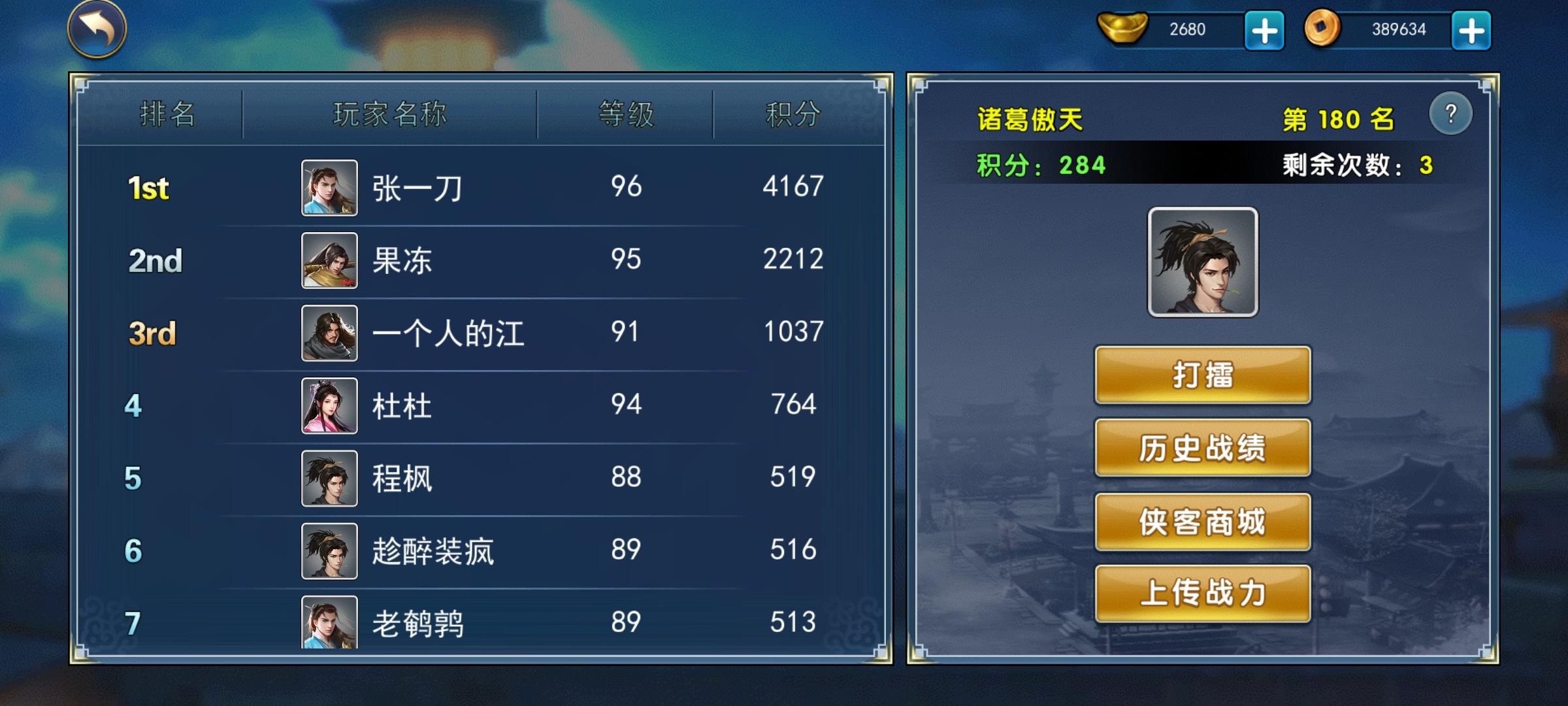Open the 历史战绩 battle history
This screenshot has height=706, width=1568.
coord(1202,448)
